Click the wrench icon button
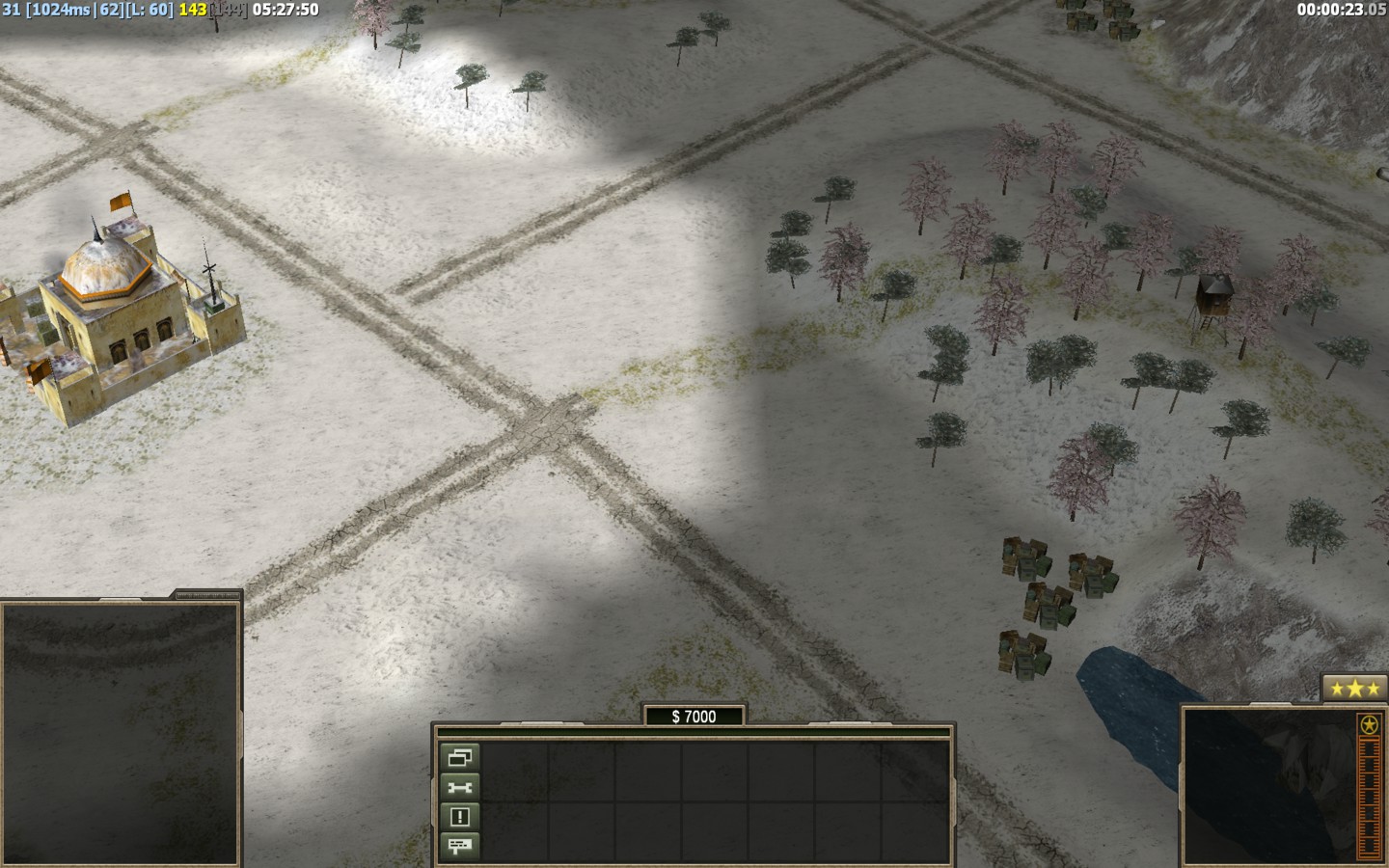This screenshot has width=1389, height=868. (460, 787)
